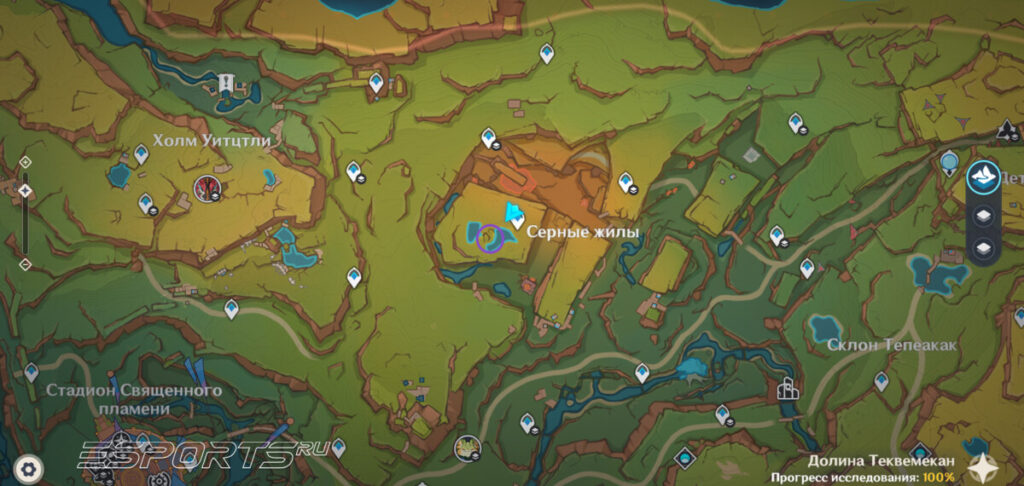The image size is (1024, 486).
Task: Click the zoom slider's top plus button
Action: 25,162
